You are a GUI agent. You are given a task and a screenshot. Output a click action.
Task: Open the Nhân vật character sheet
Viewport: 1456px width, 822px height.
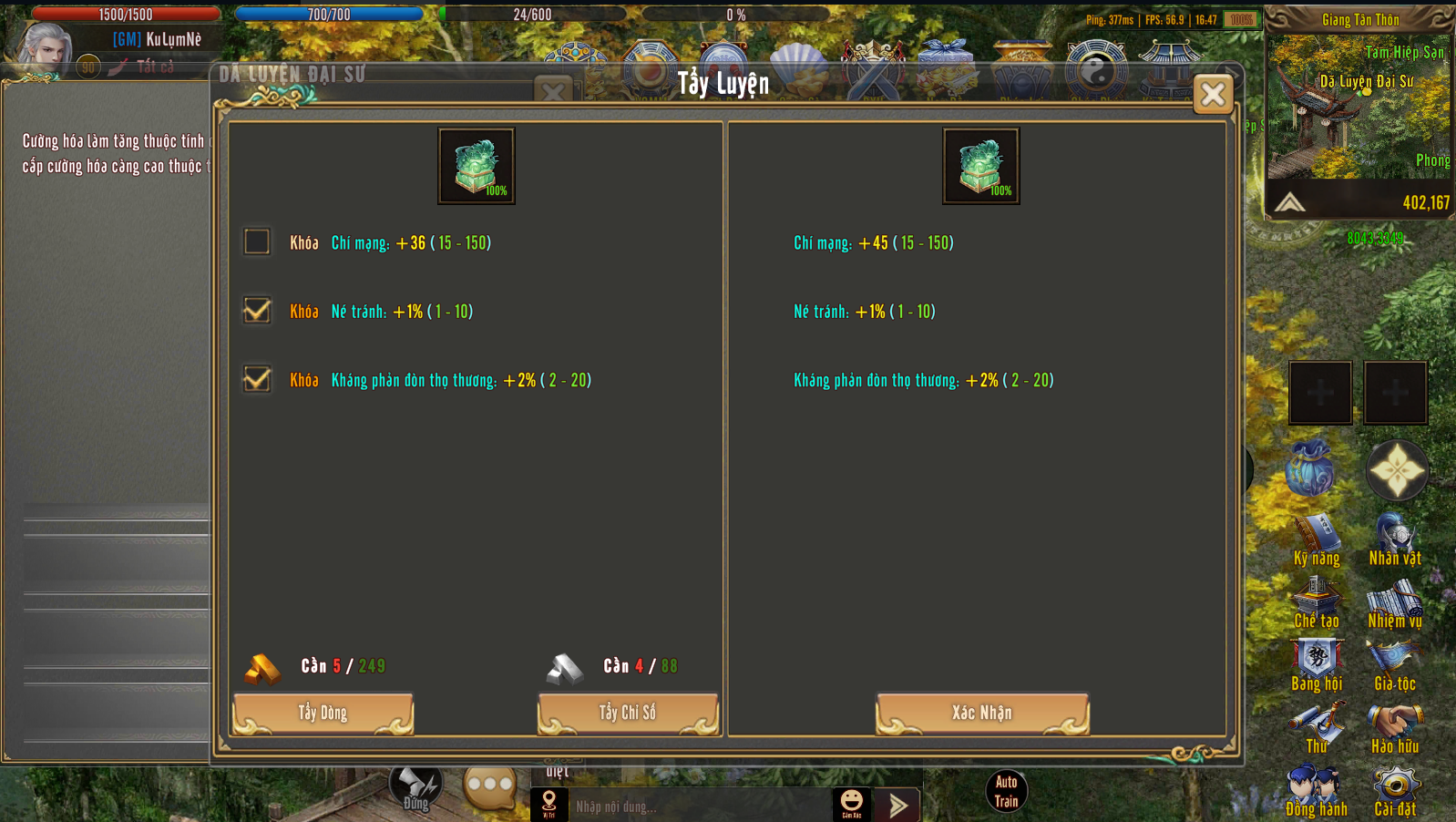(1395, 539)
